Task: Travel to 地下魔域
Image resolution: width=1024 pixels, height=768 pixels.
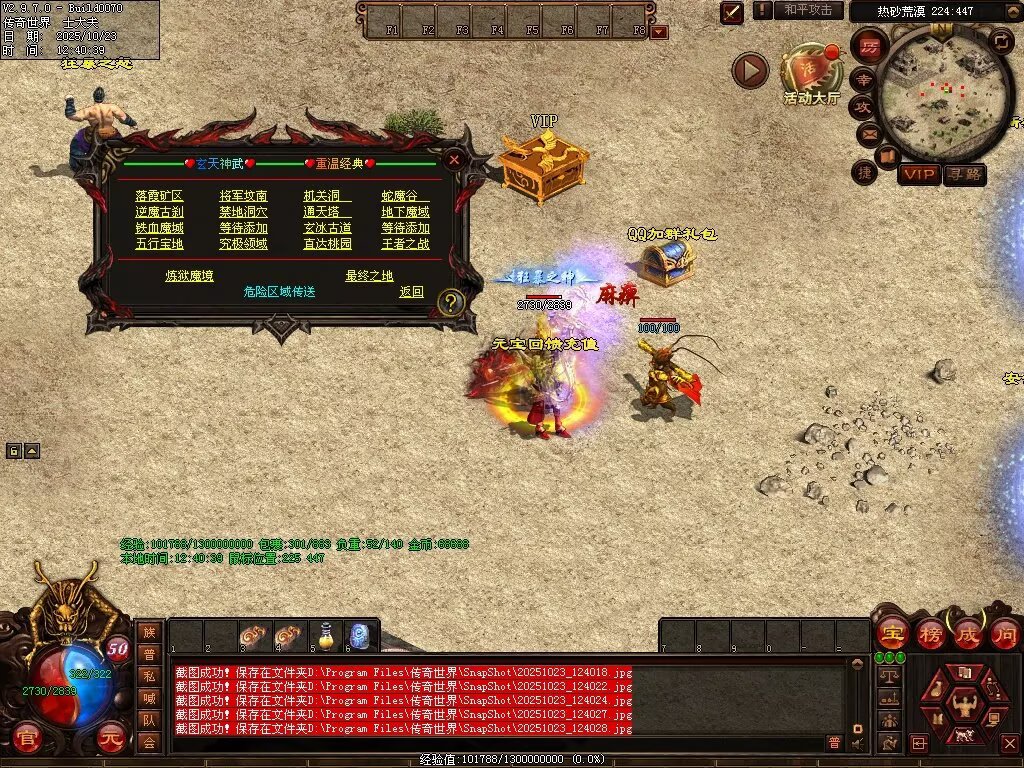Action: coord(405,212)
